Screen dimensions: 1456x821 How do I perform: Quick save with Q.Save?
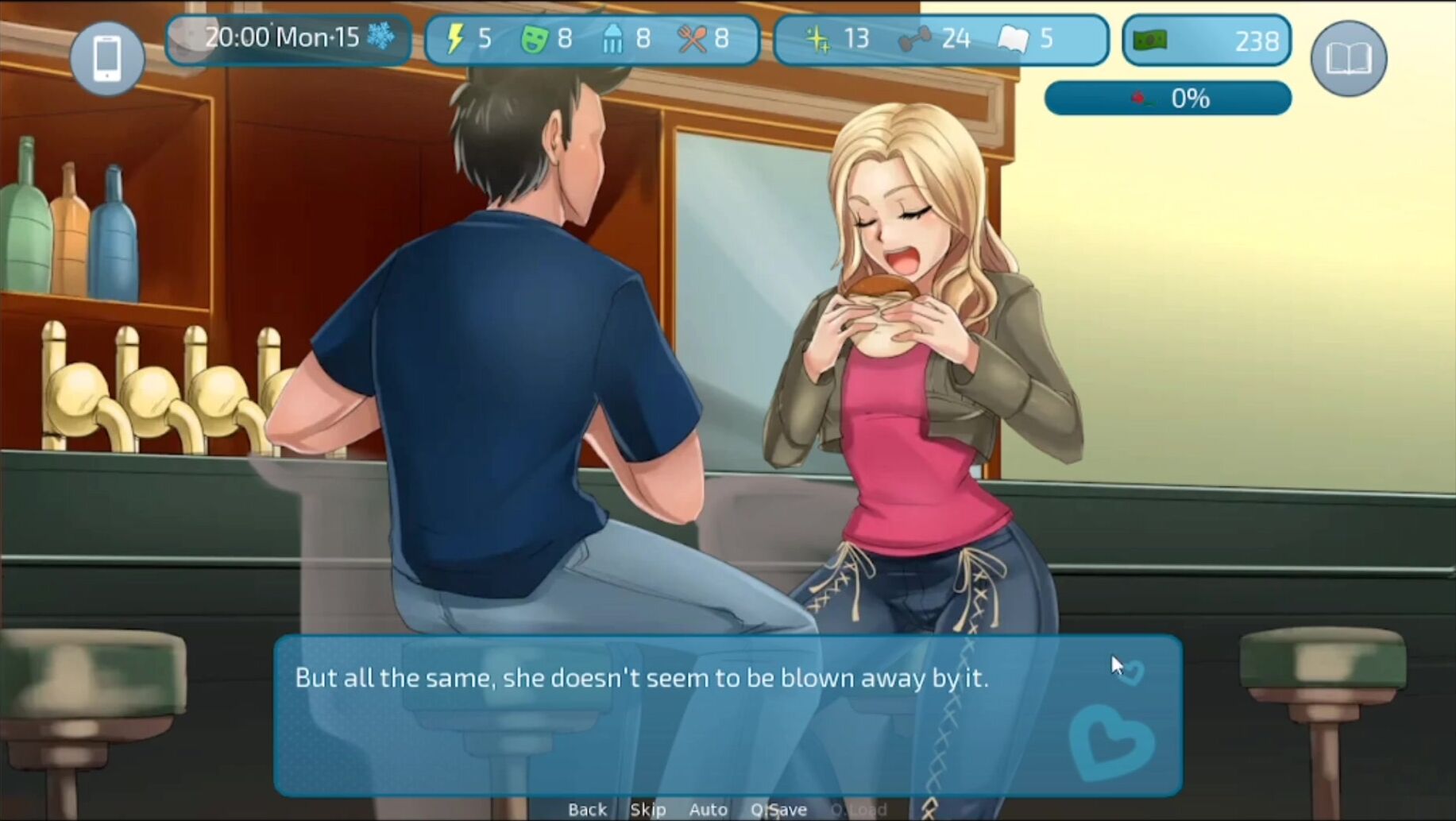coord(778,809)
